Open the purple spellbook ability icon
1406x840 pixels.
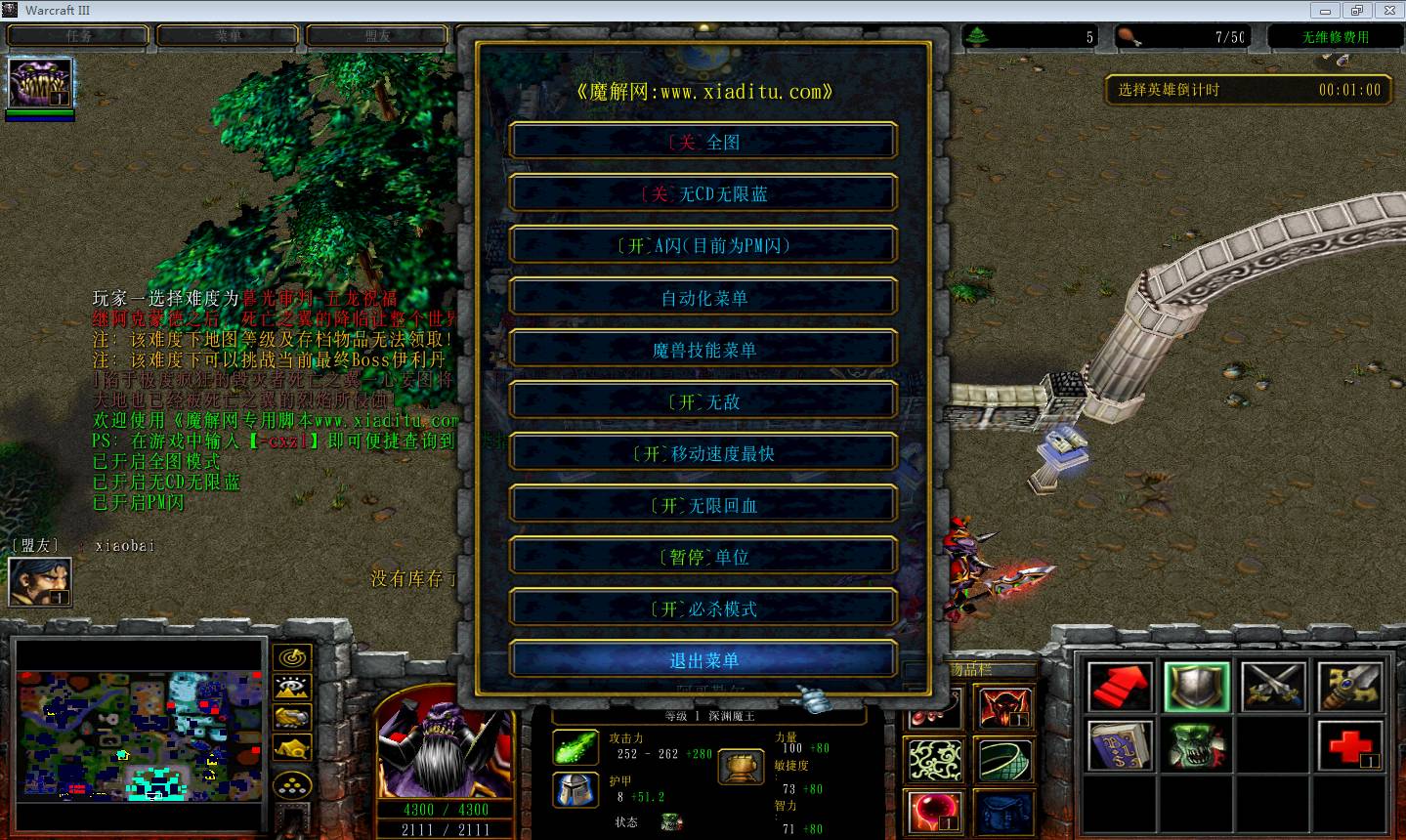(1119, 746)
